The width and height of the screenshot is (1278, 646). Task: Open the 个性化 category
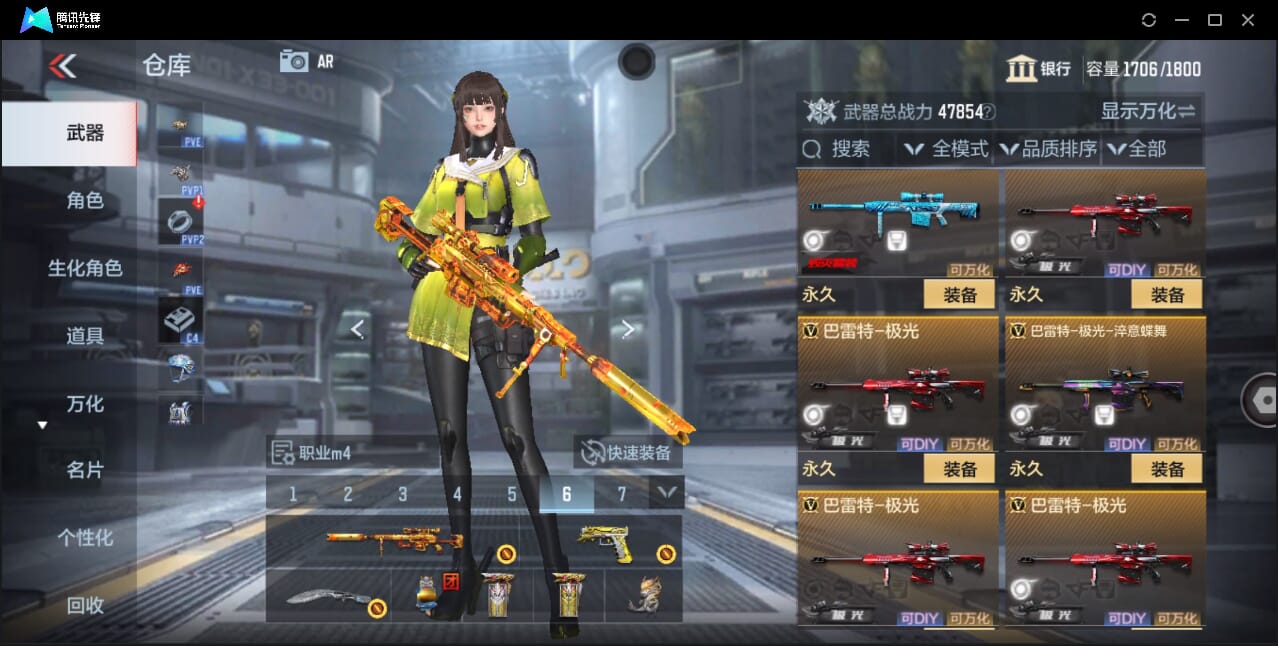(85, 538)
